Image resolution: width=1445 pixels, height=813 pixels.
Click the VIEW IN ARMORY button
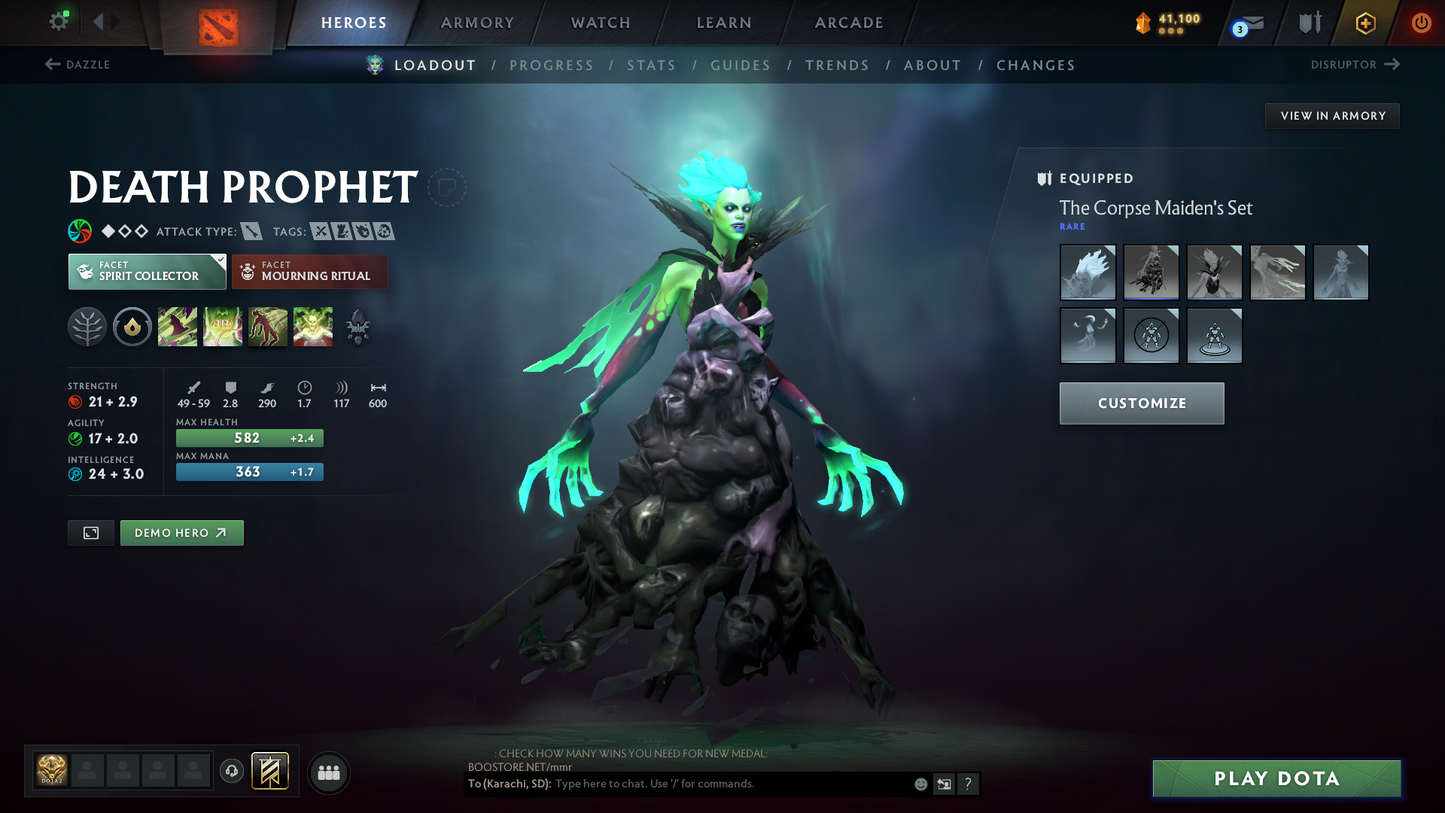[1332, 115]
